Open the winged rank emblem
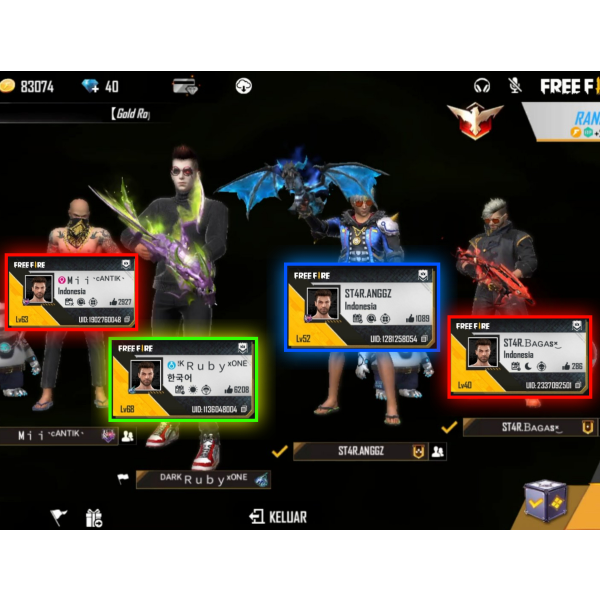 tap(475, 120)
